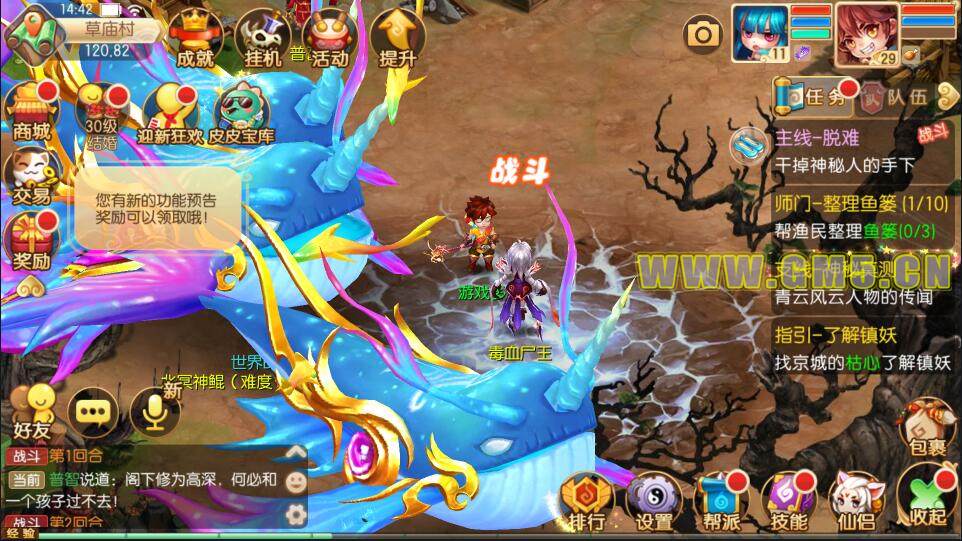
Task: Open the 活动 events icon
Action: point(329,40)
